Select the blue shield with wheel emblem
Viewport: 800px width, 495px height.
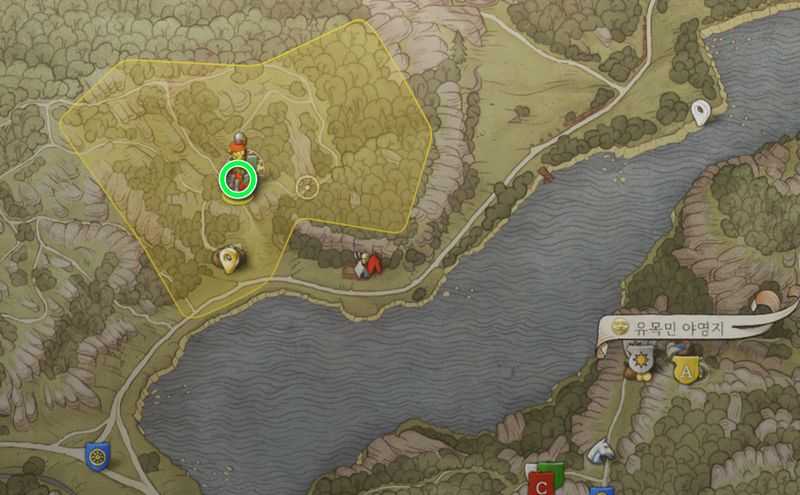[96, 455]
